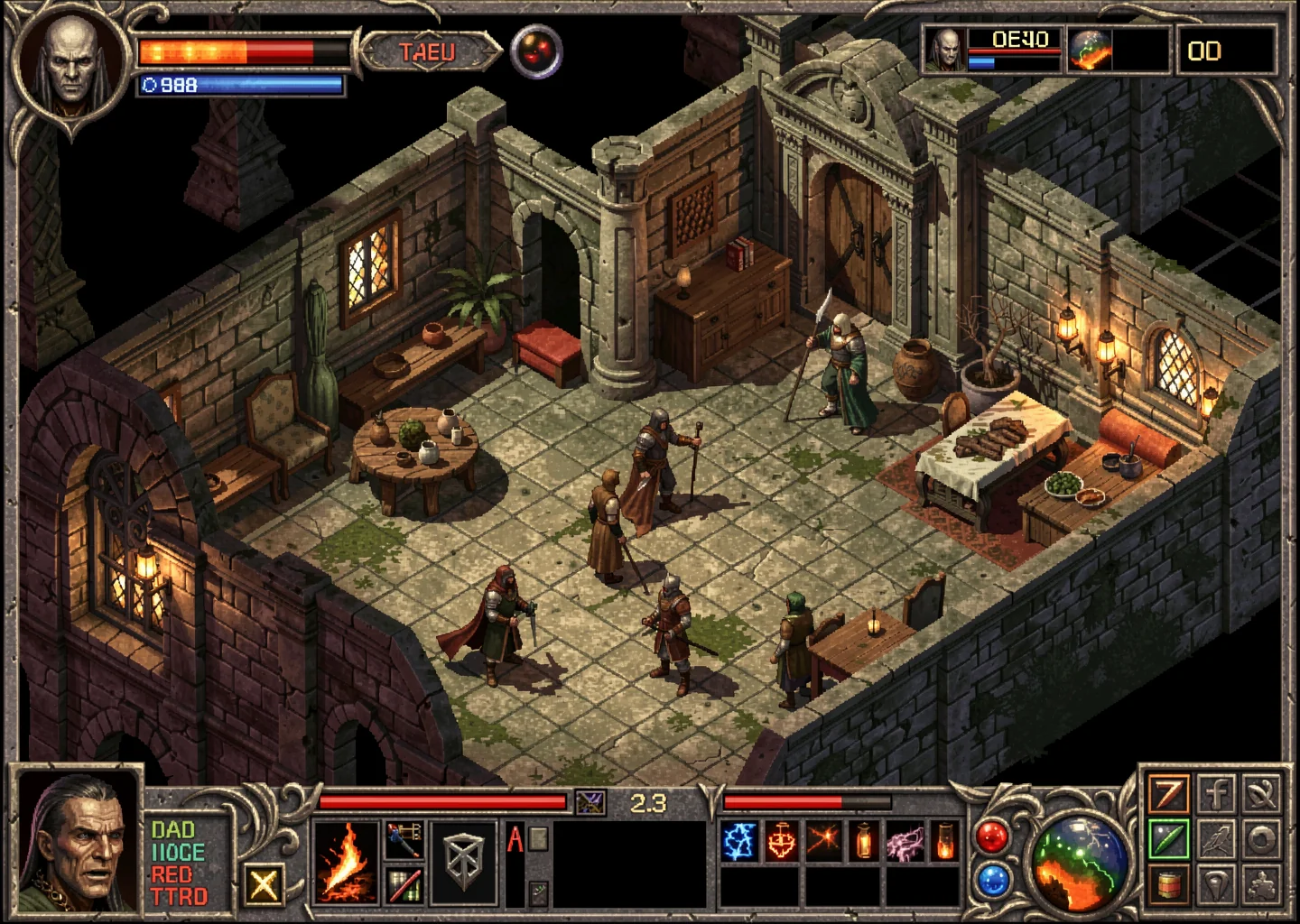Screen dimensions: 1300x924
Task: Cast the blue lightning rune spell
Action: click(x=738, y=843)
